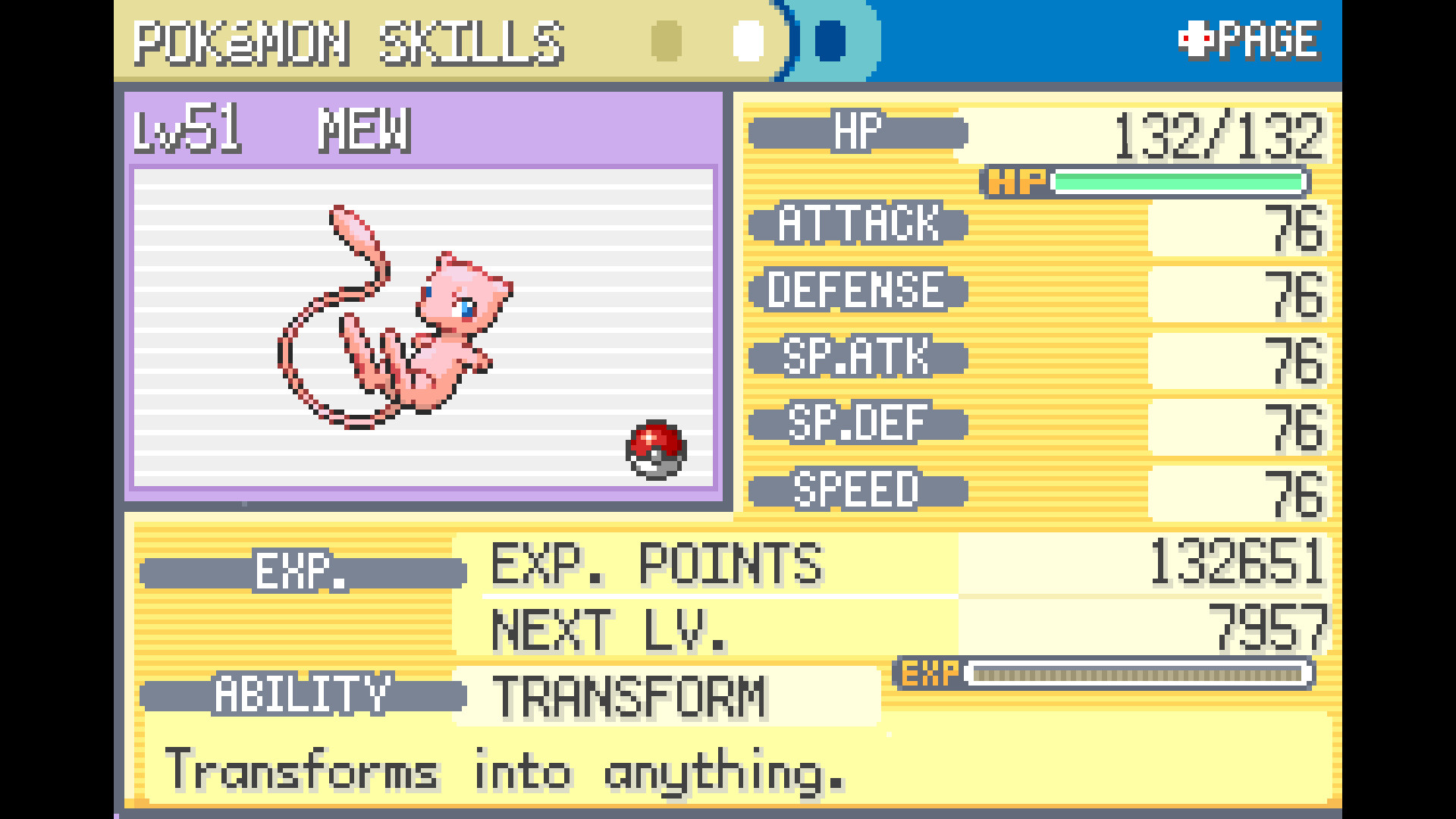Click the TRANSFORM ability name
Screen dimensions: 1456x819
[x=629, y=695]
